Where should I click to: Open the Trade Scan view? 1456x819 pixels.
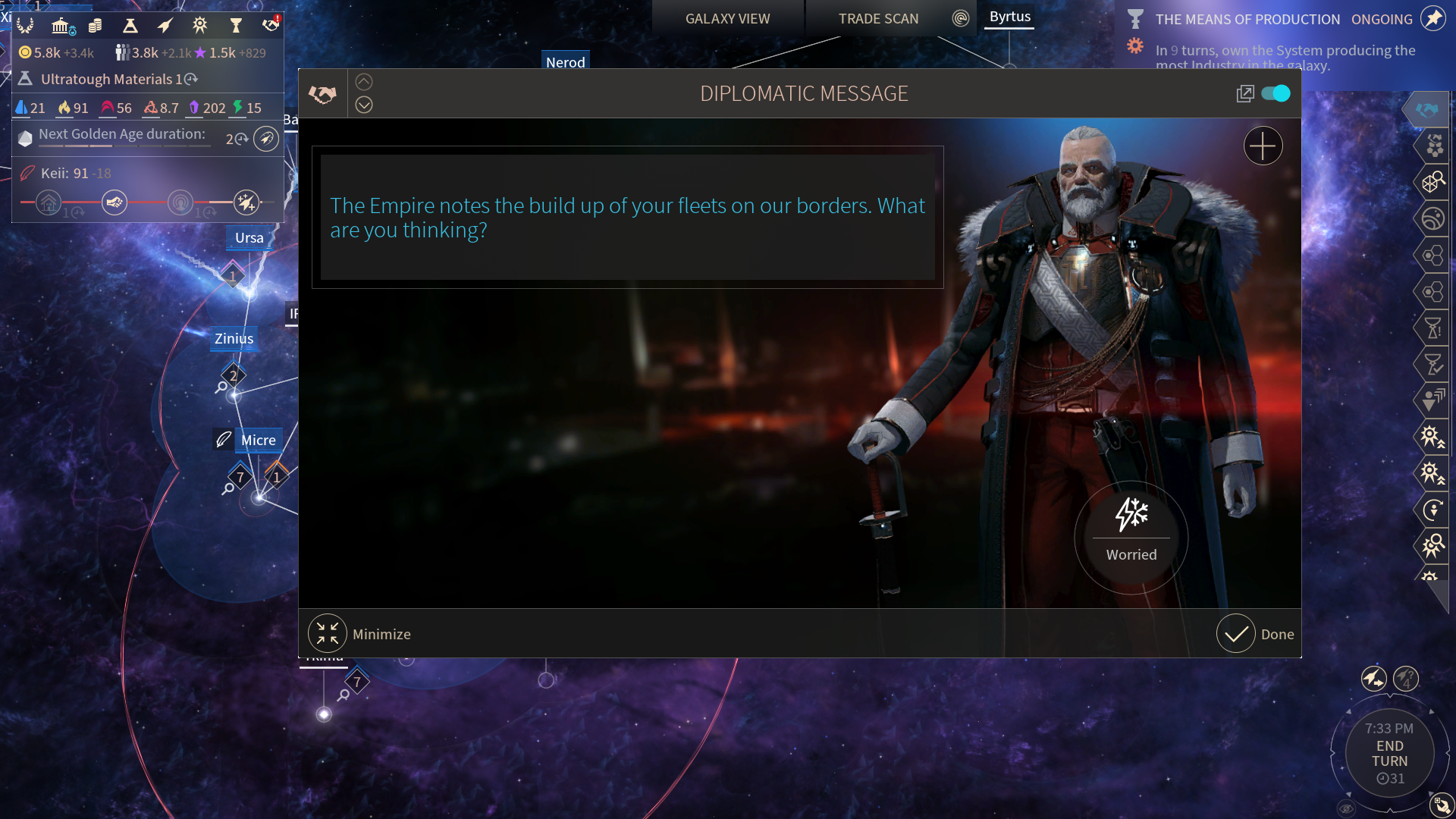point(878,19)
